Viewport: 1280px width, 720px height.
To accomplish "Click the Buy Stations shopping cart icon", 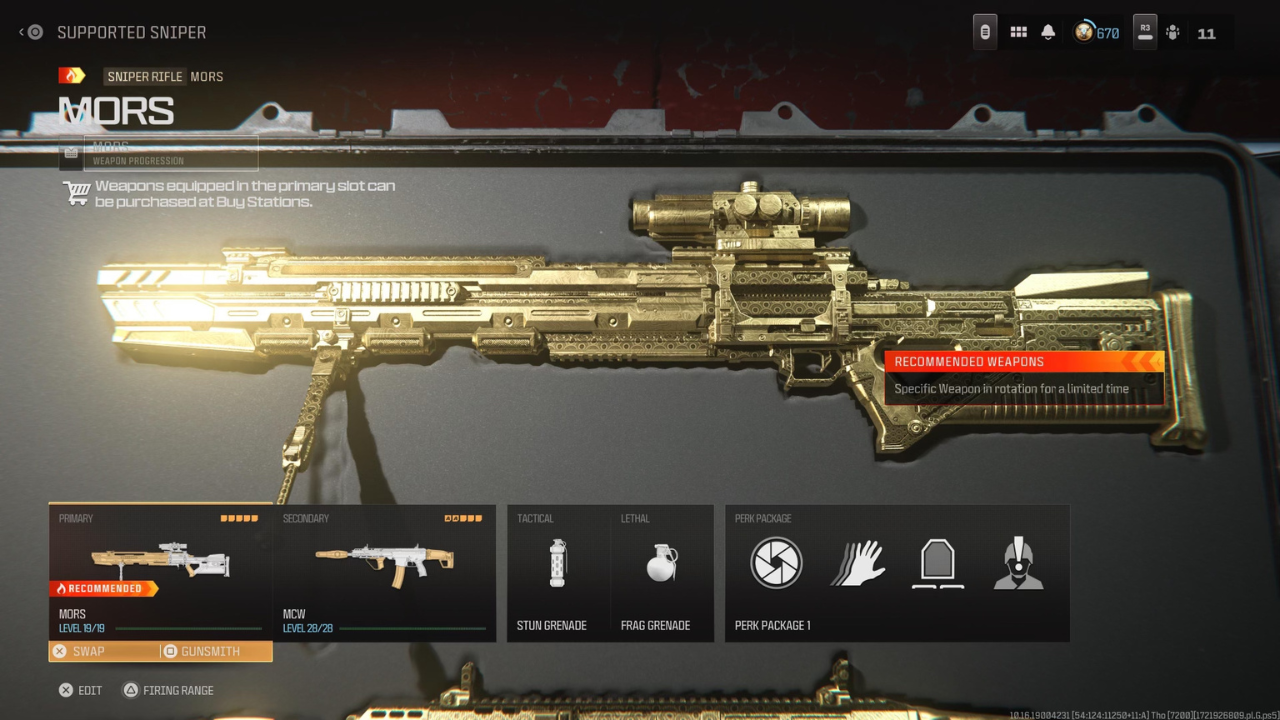I will click(x=76, y=192).
